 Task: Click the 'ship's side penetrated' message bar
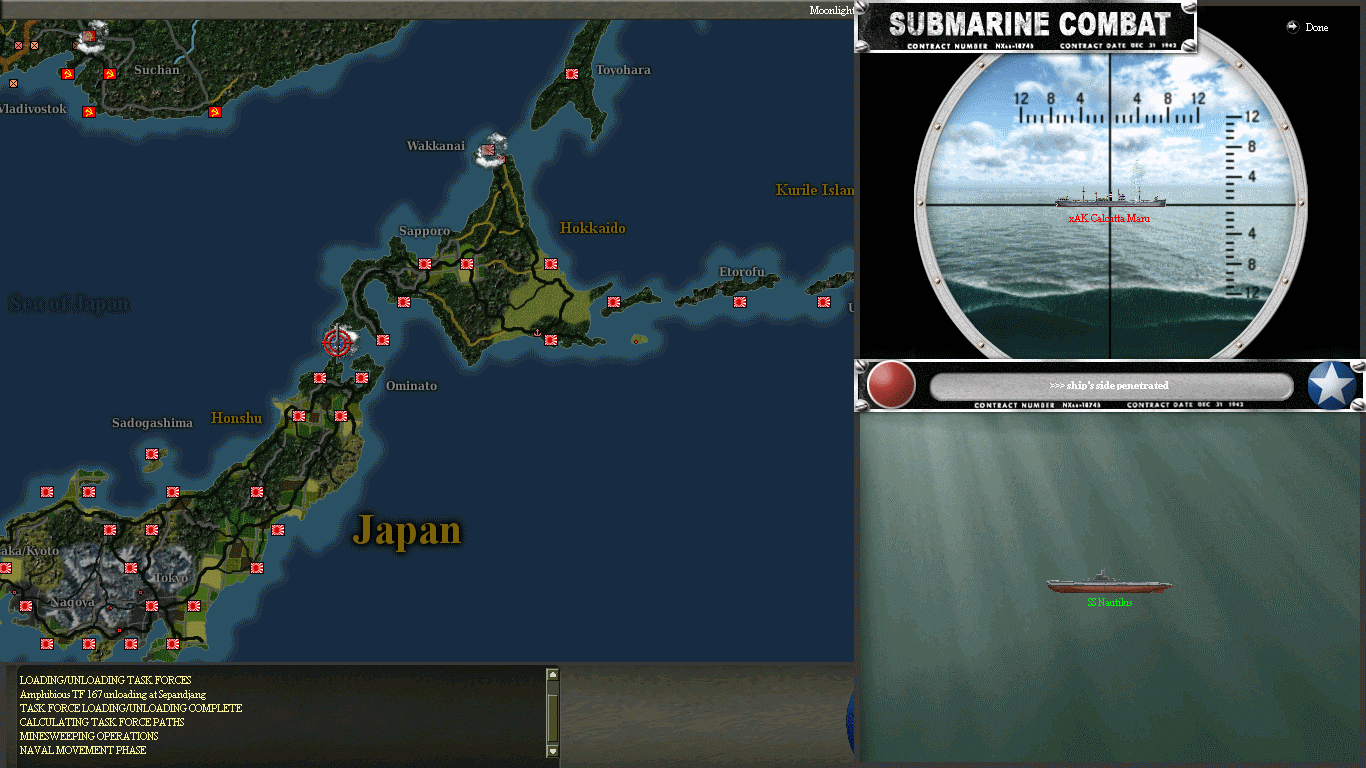1110,385
